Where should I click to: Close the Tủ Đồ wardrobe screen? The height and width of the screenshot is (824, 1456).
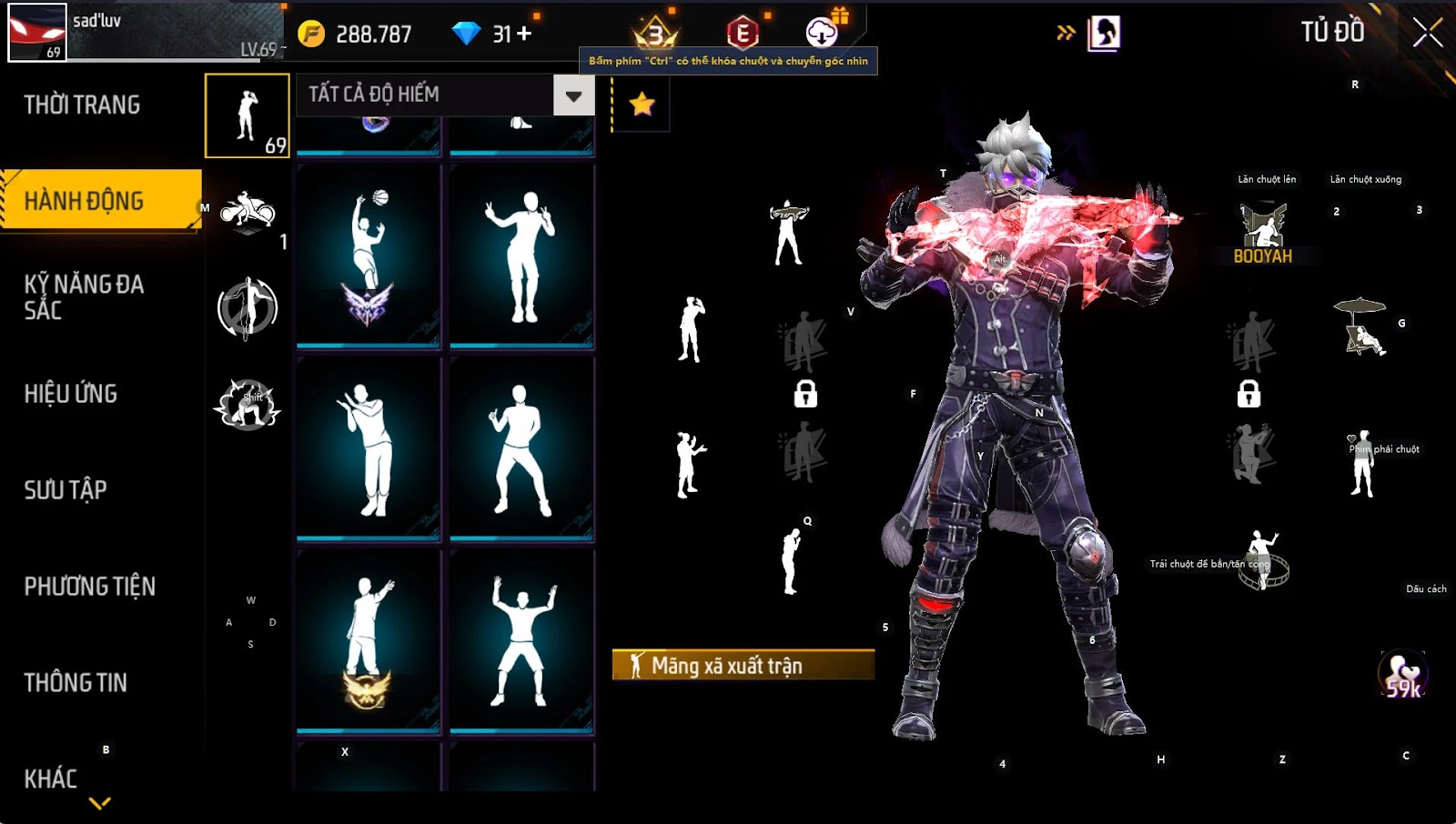(x=1427, y=33)
